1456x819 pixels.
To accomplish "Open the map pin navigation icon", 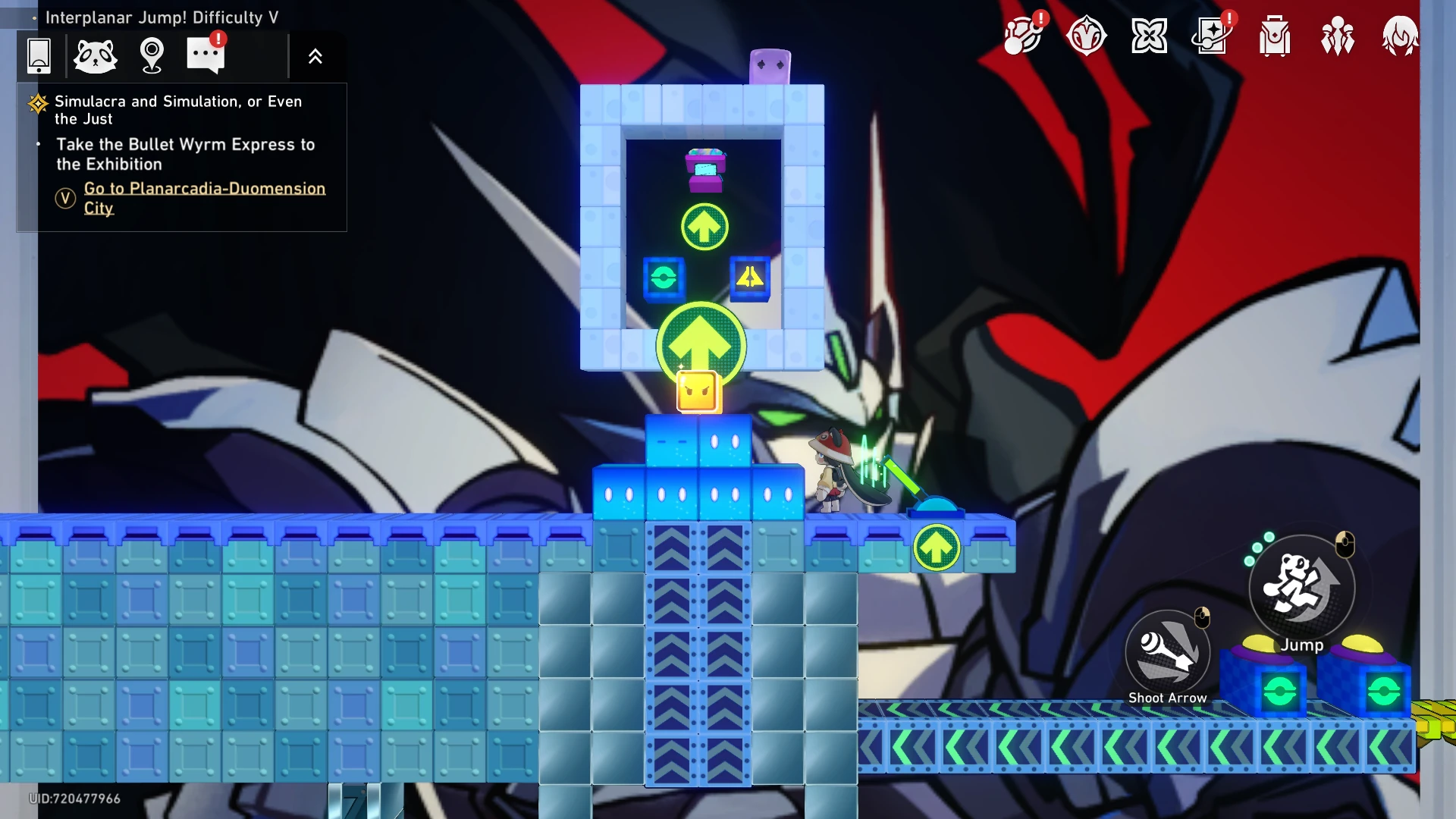I will pyautogui.click(x=152, y=55).
